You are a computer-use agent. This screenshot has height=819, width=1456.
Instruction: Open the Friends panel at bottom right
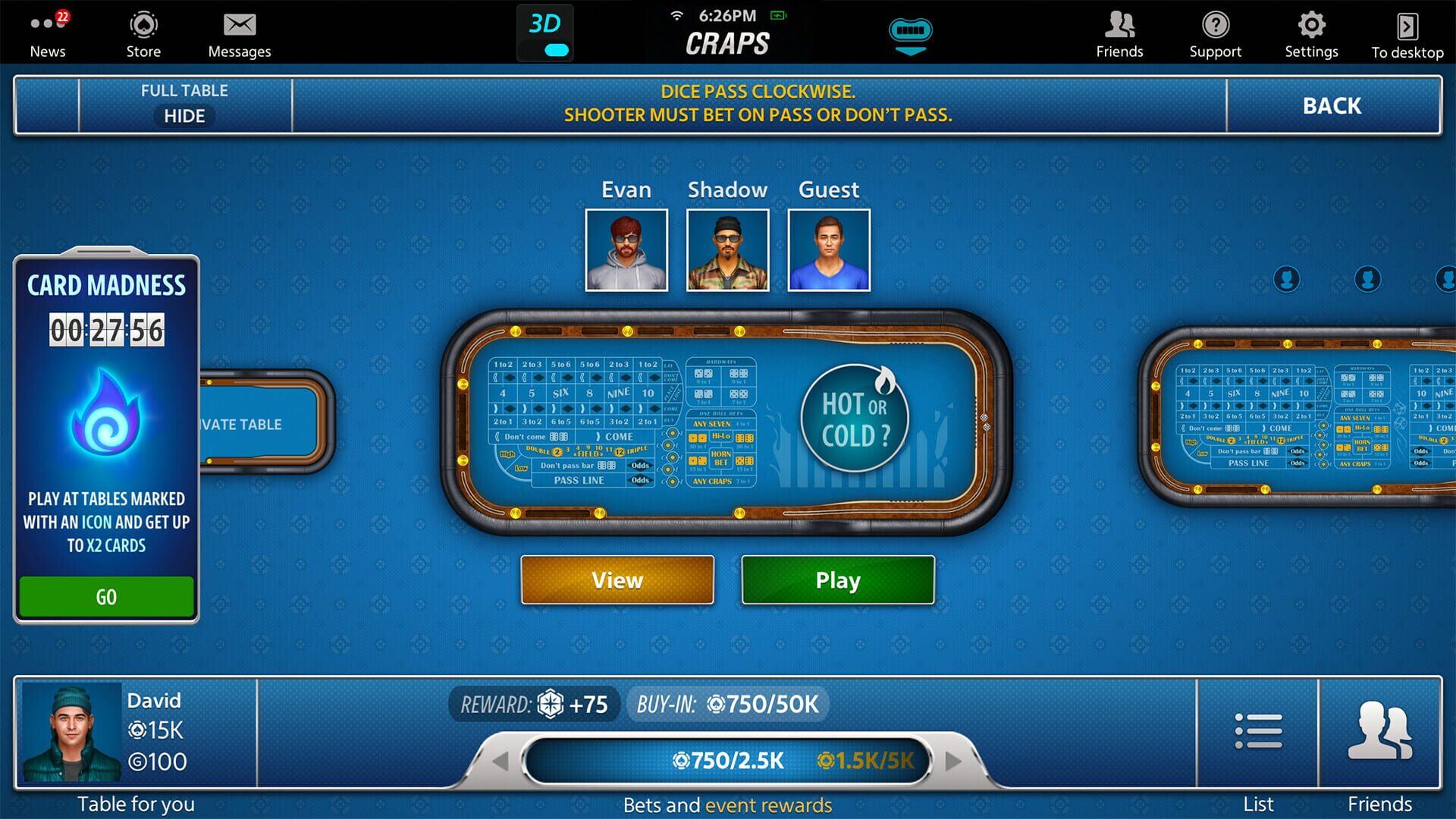(x=1381, y=730)
